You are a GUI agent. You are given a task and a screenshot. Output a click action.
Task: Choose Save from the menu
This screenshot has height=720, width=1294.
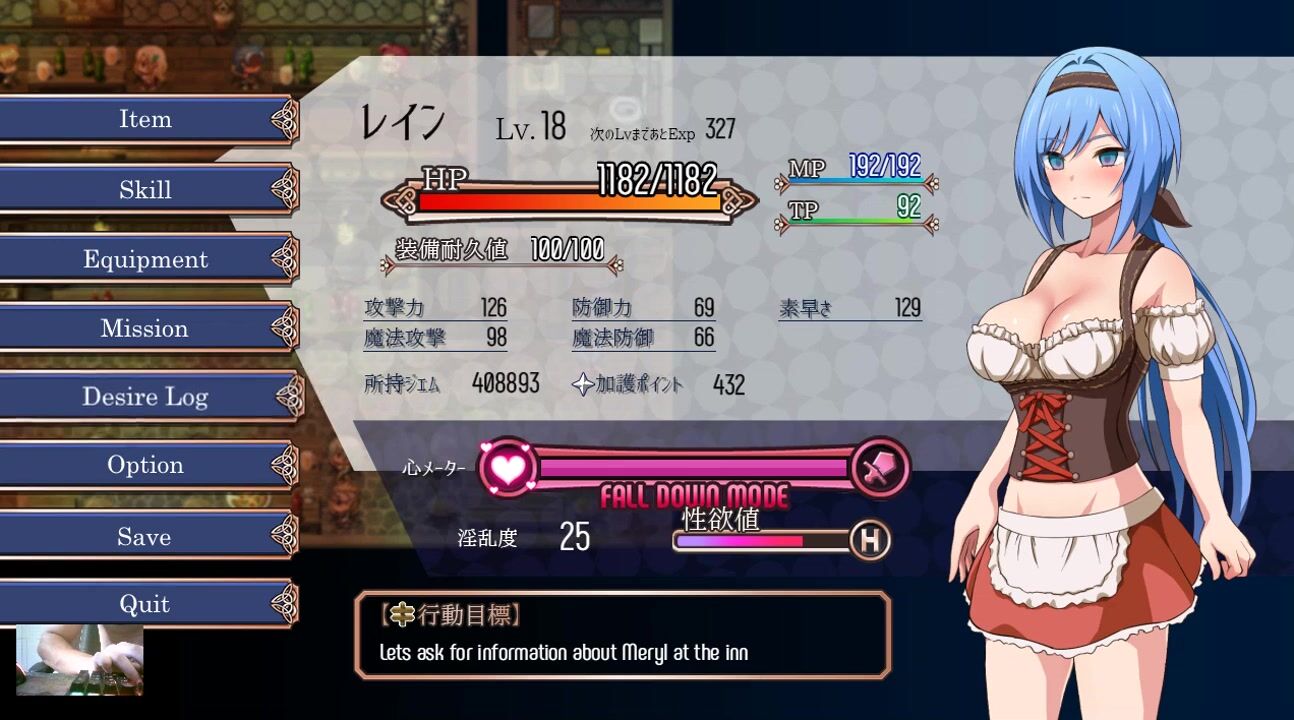(146, 537)
